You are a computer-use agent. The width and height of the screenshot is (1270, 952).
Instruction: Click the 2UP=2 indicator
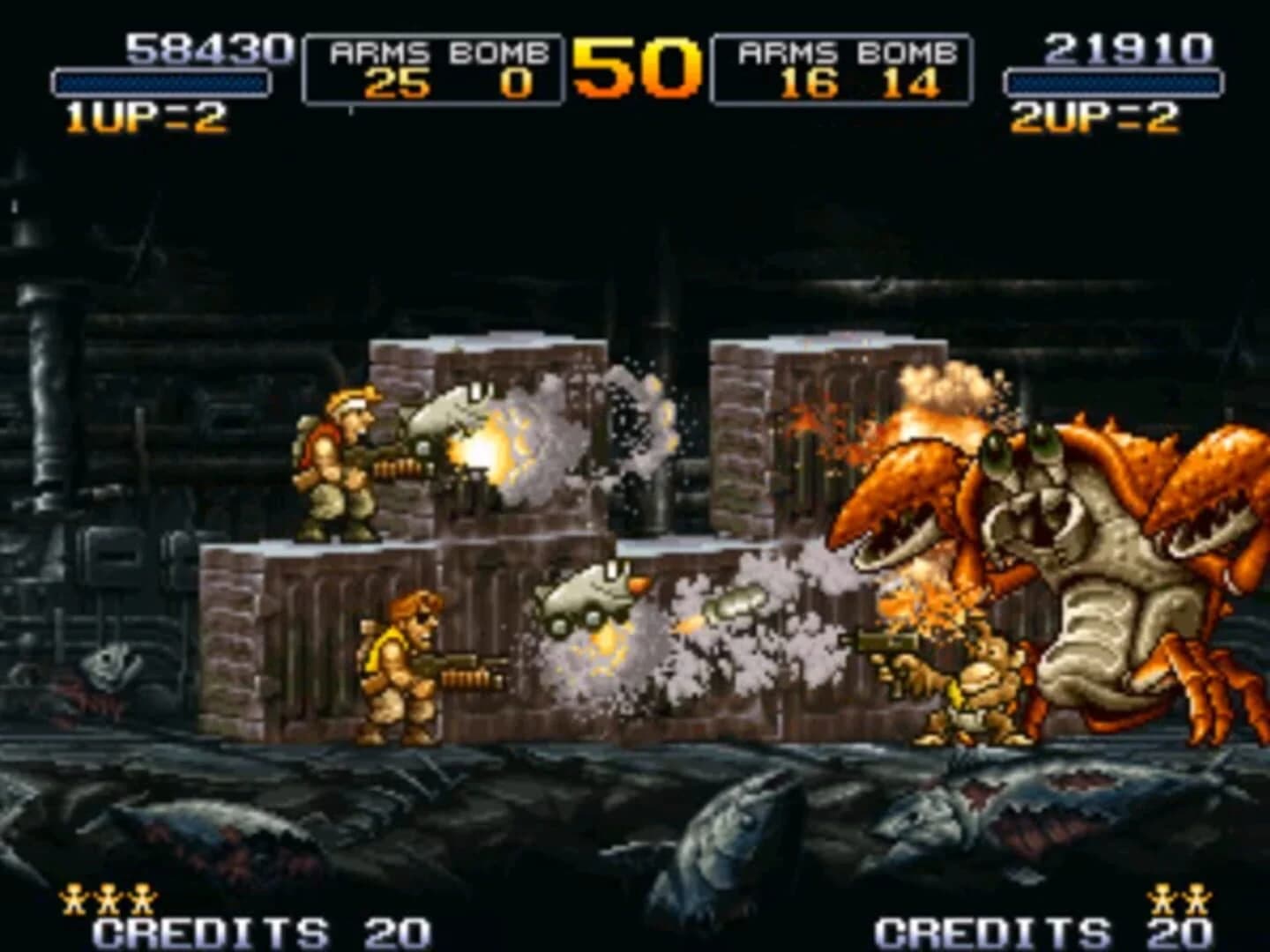pos(1095,115)
